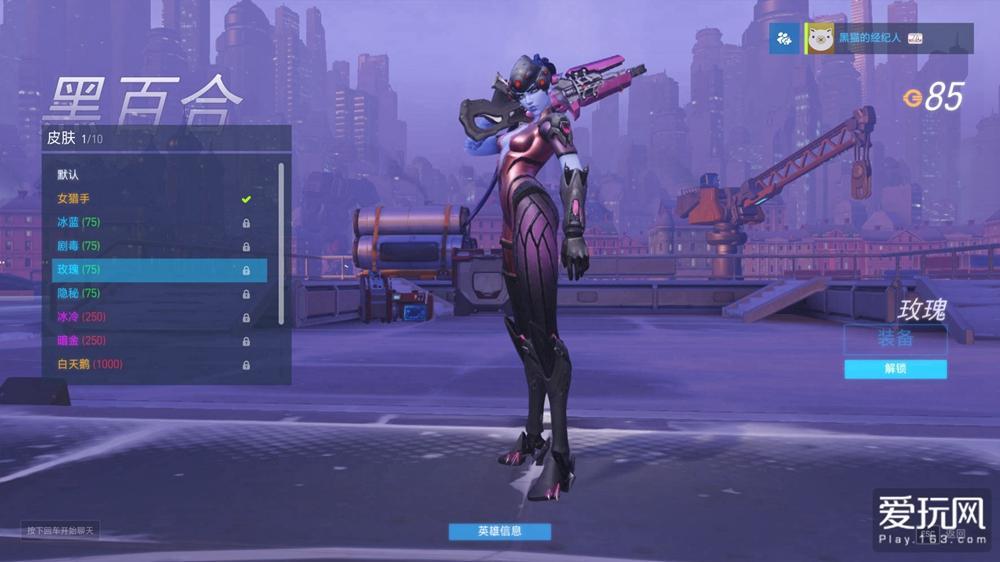
Task: Click the highlighted 玫瑰 (75) skin
Action: click(x=159, y=270)
